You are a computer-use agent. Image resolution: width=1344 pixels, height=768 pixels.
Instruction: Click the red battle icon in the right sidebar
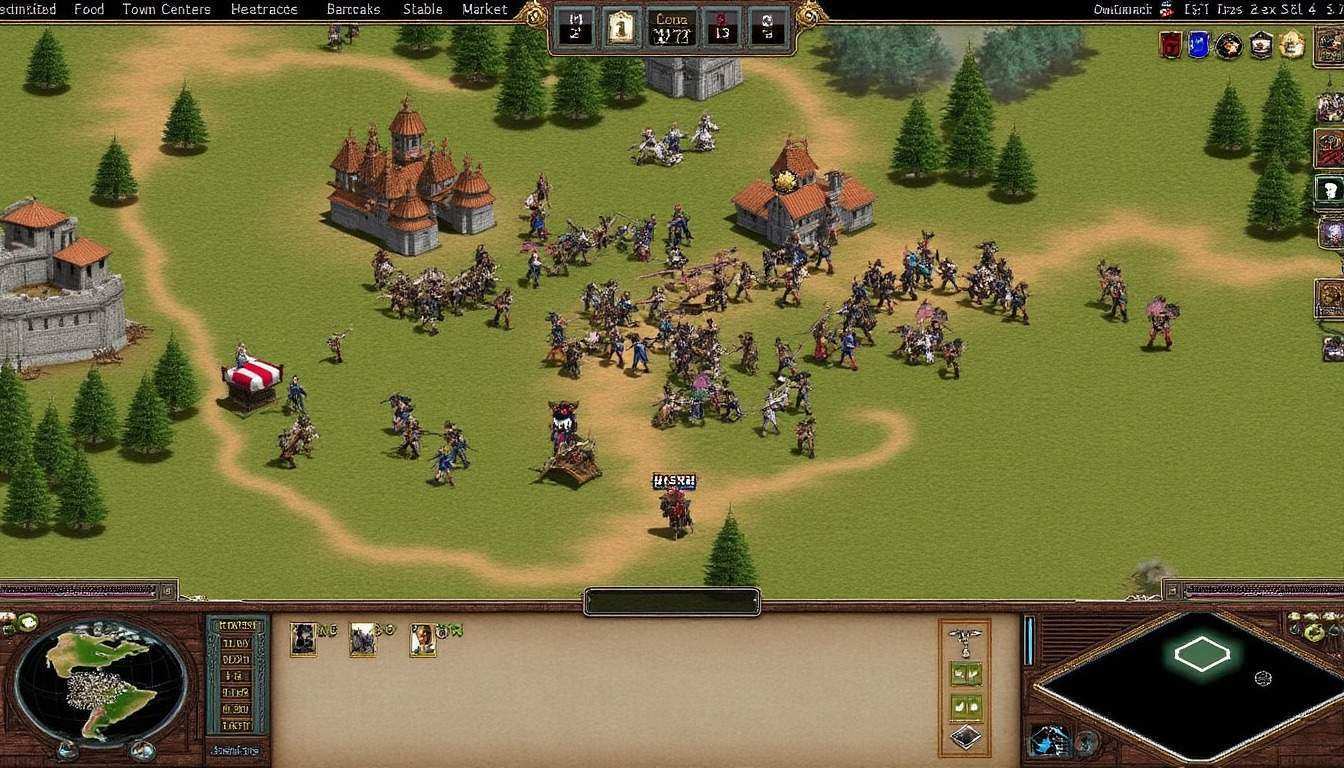coord(1330,148)
